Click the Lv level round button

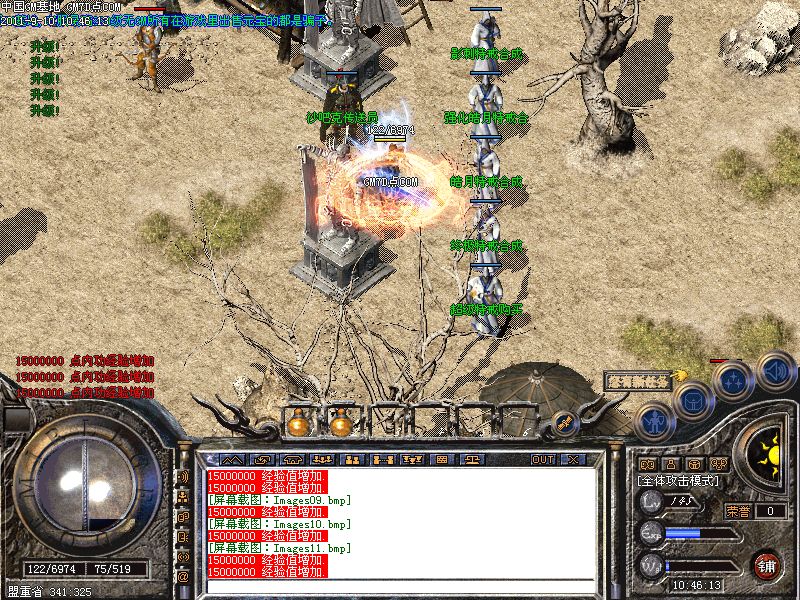point(651,503)
